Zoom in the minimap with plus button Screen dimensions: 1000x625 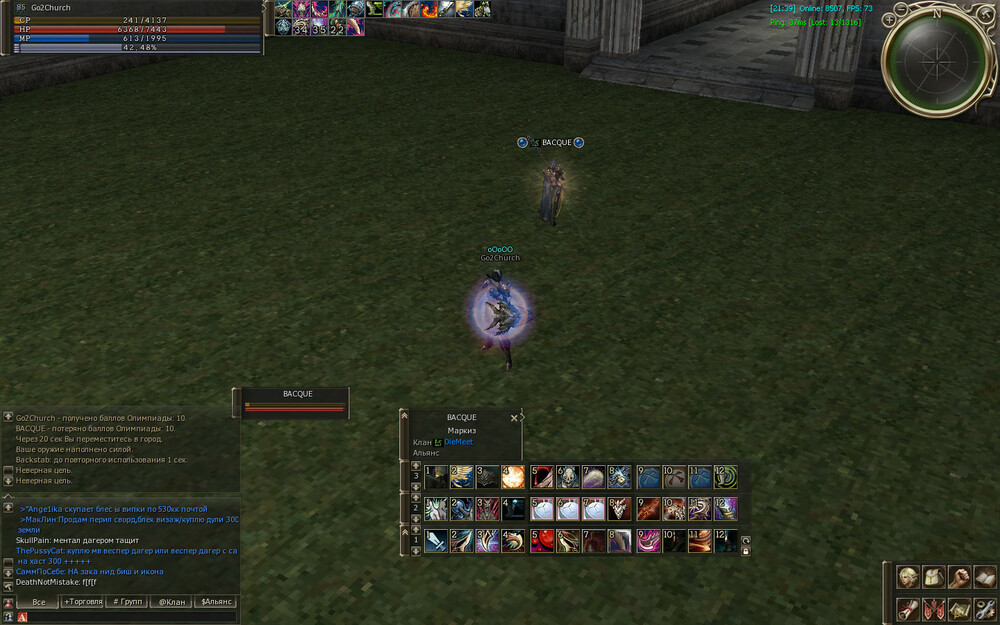[x=889, y=20]
